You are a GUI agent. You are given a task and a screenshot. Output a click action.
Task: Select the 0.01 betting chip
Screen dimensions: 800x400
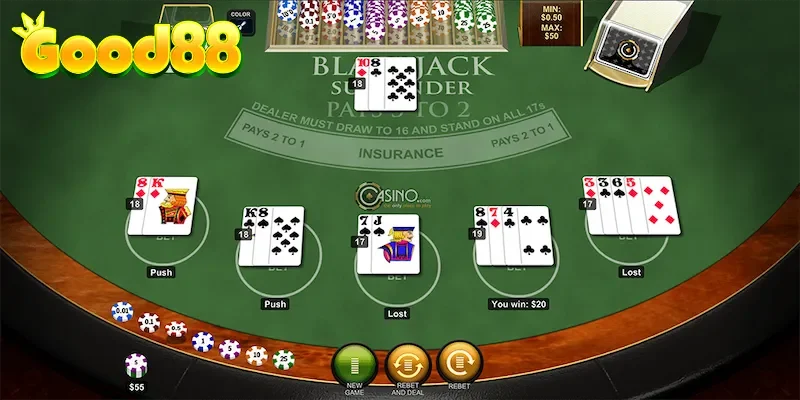[x=122, y=312]
